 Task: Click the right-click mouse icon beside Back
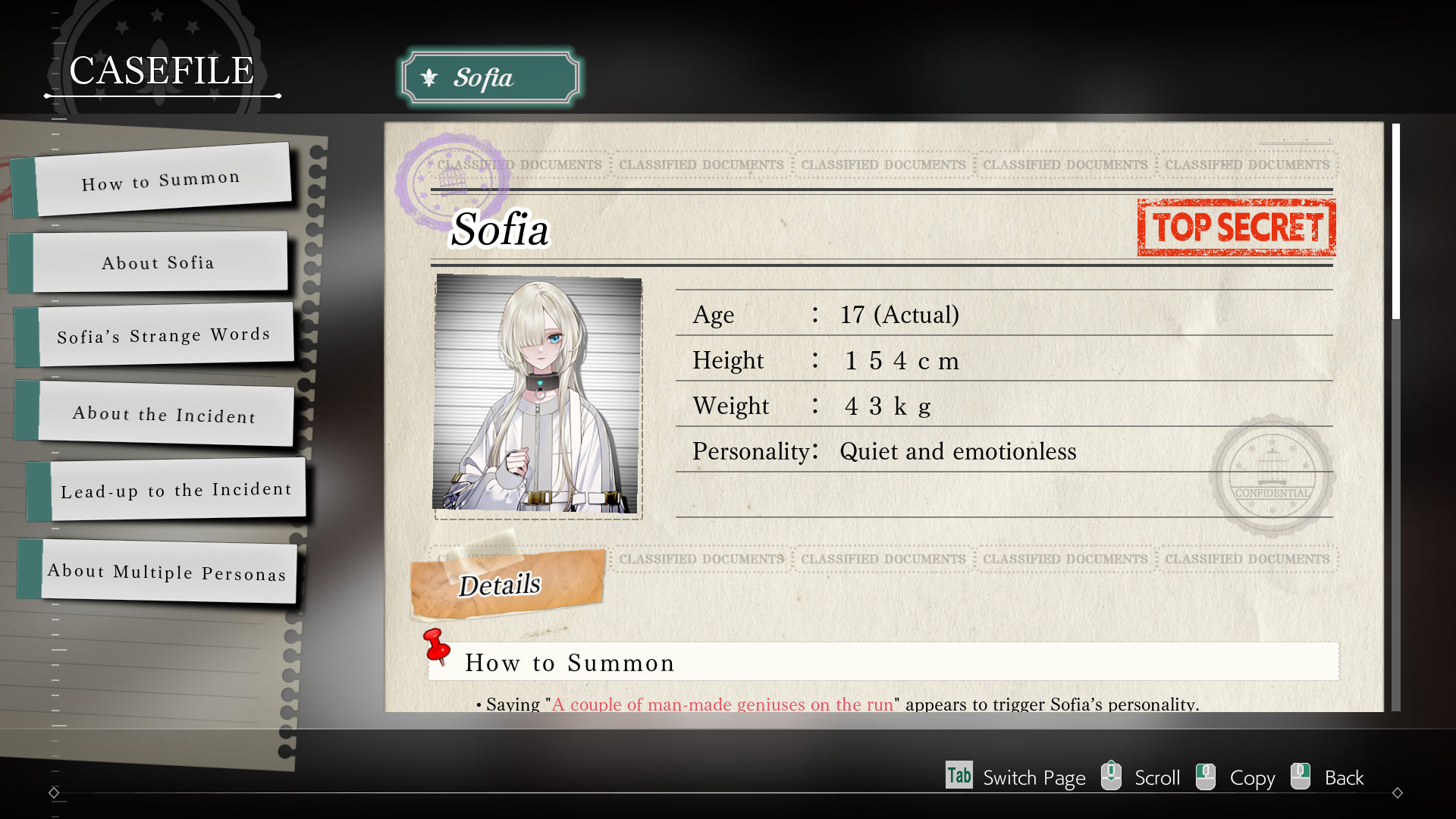coord(1301,776)
